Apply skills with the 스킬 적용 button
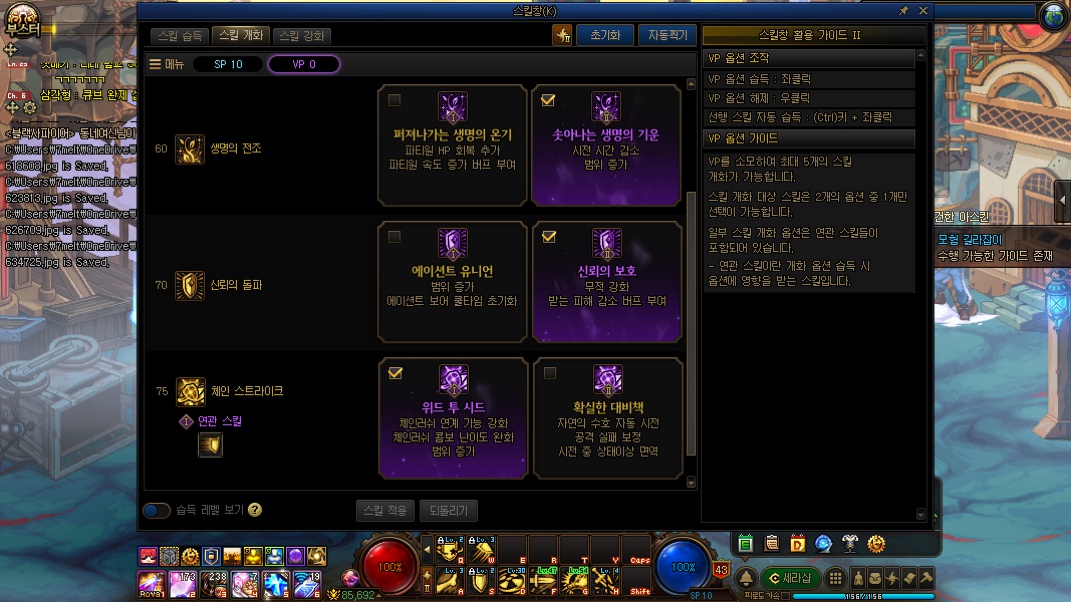The width and height of the screenshot is (1071, 602). tap(384, 510)
